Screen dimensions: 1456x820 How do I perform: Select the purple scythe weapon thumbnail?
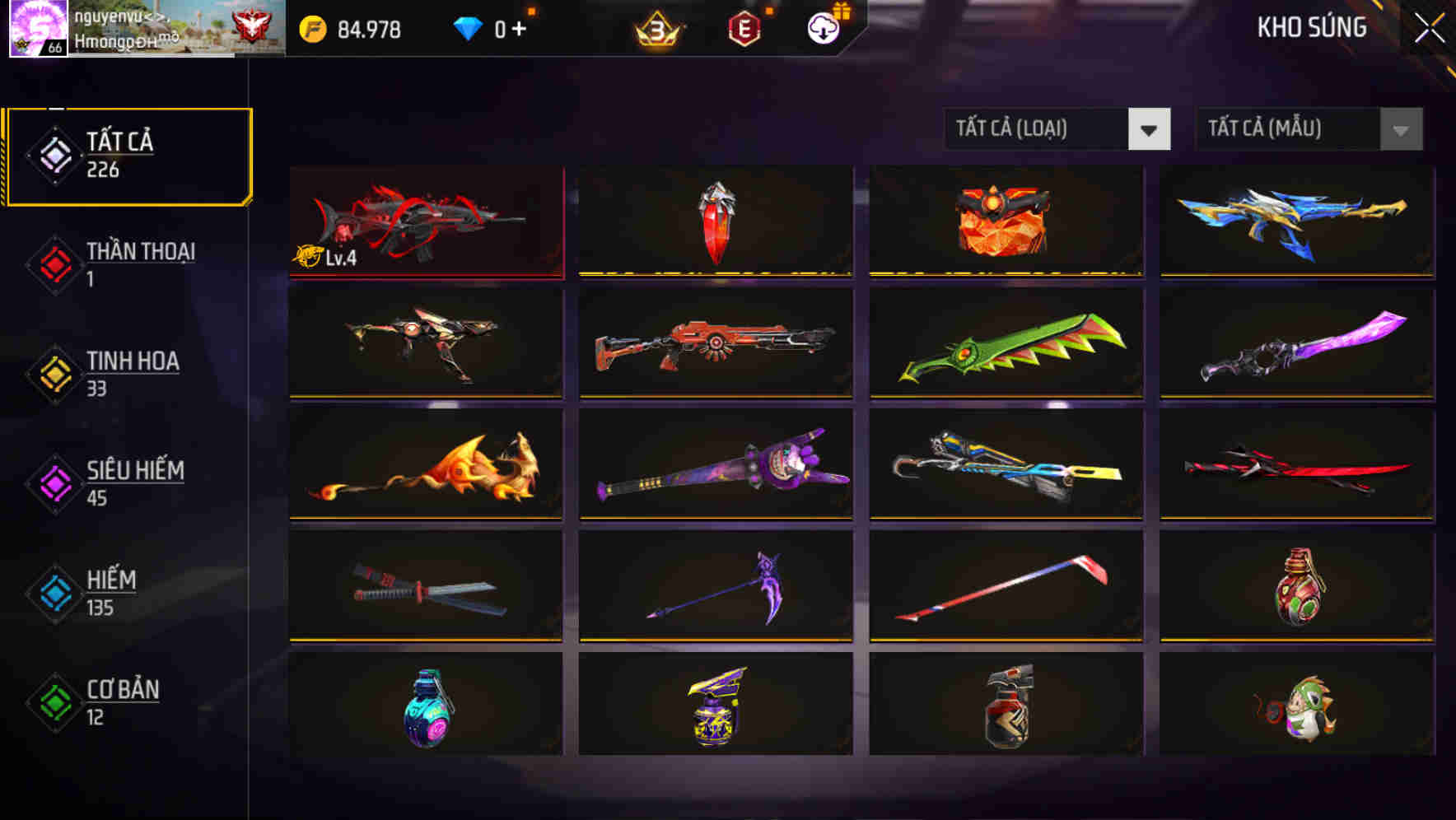715,586
